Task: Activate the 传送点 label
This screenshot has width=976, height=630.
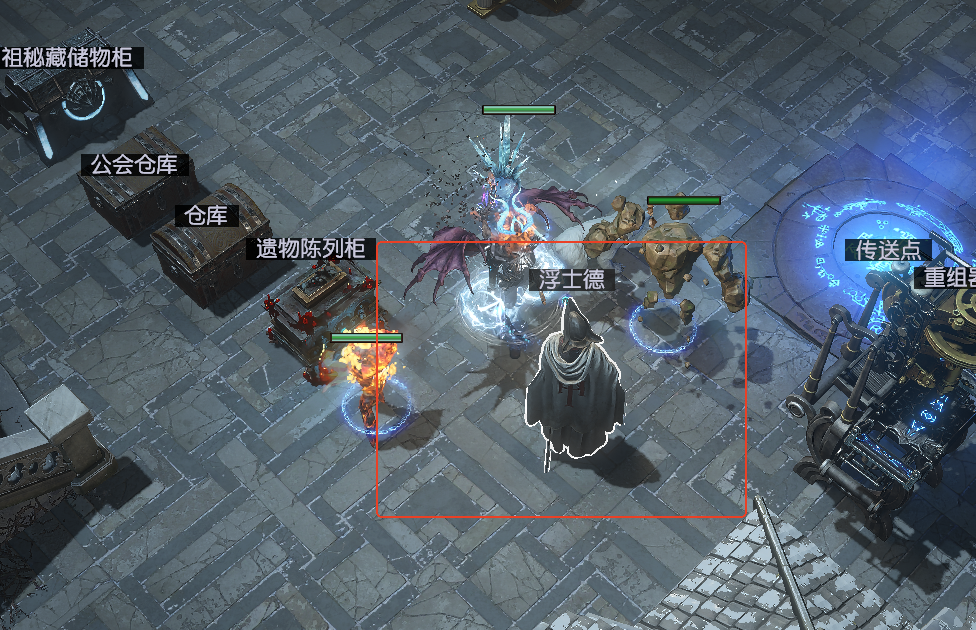Action: [x=888, y=250]
